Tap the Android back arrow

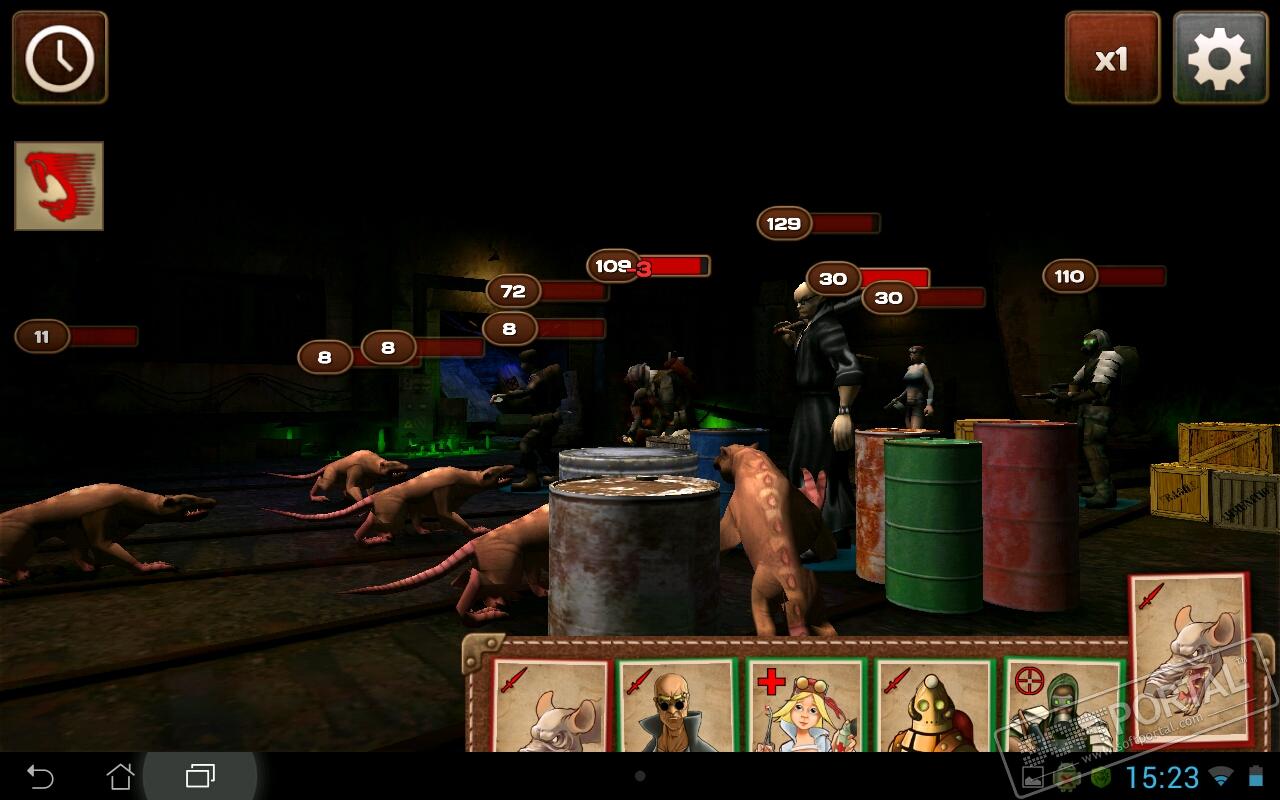[x=40, y=776]
